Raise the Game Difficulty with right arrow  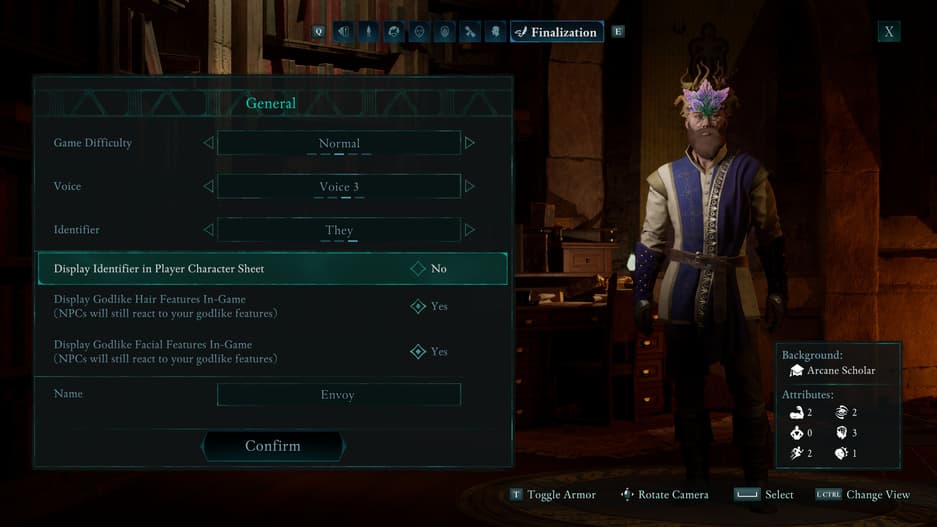[x=470, y=143]
